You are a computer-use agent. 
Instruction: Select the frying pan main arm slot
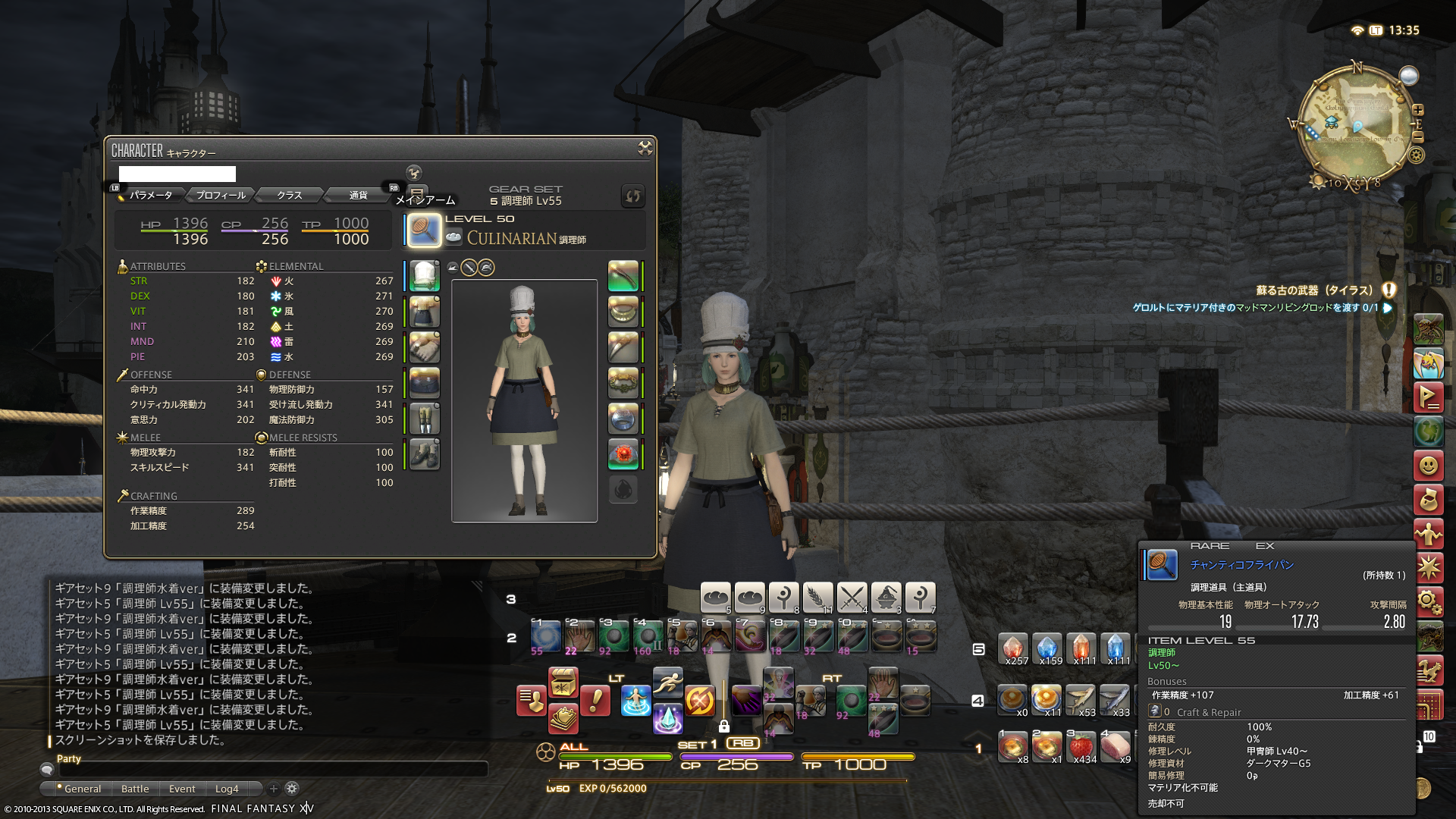424,230
